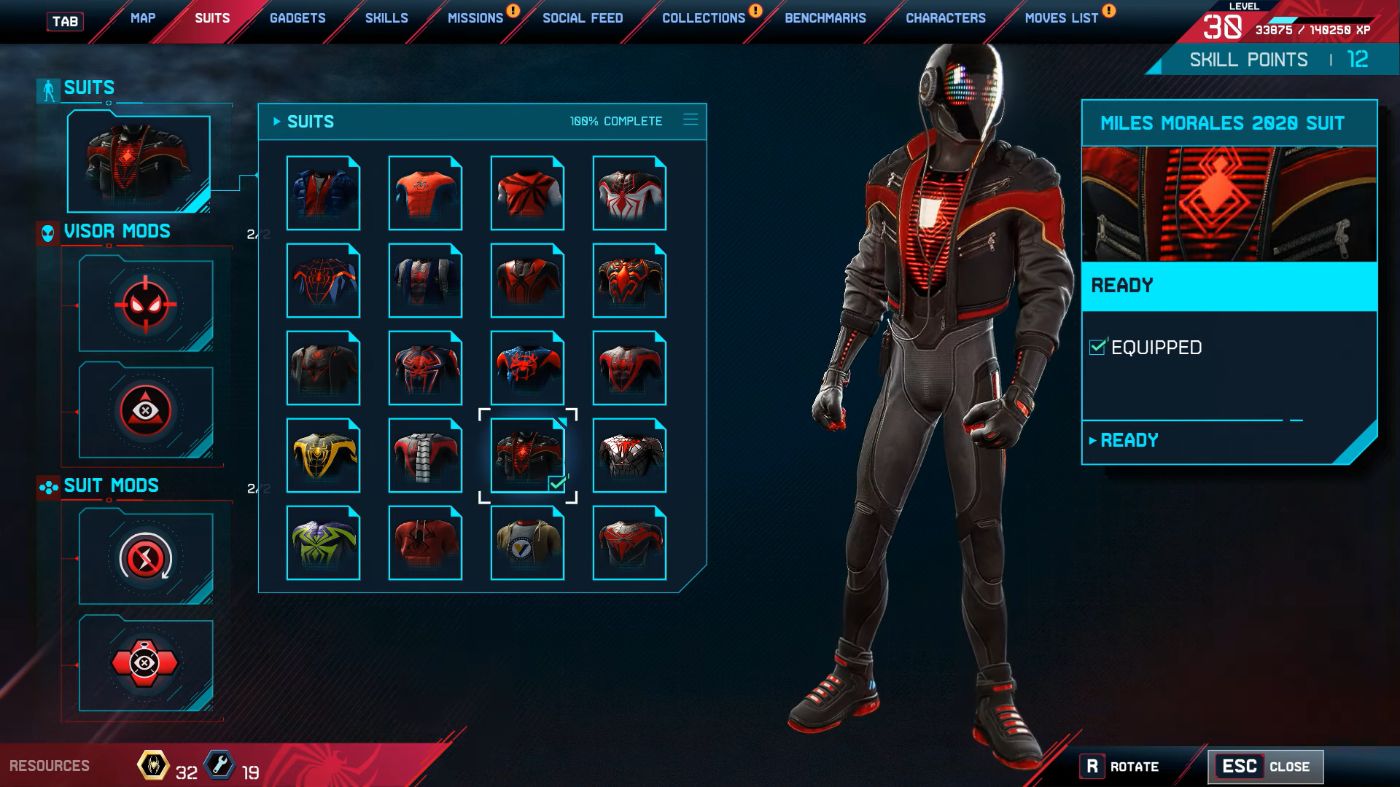Open the Missions tab
This screenshot has width=1400, height=787.
[475, 18]
